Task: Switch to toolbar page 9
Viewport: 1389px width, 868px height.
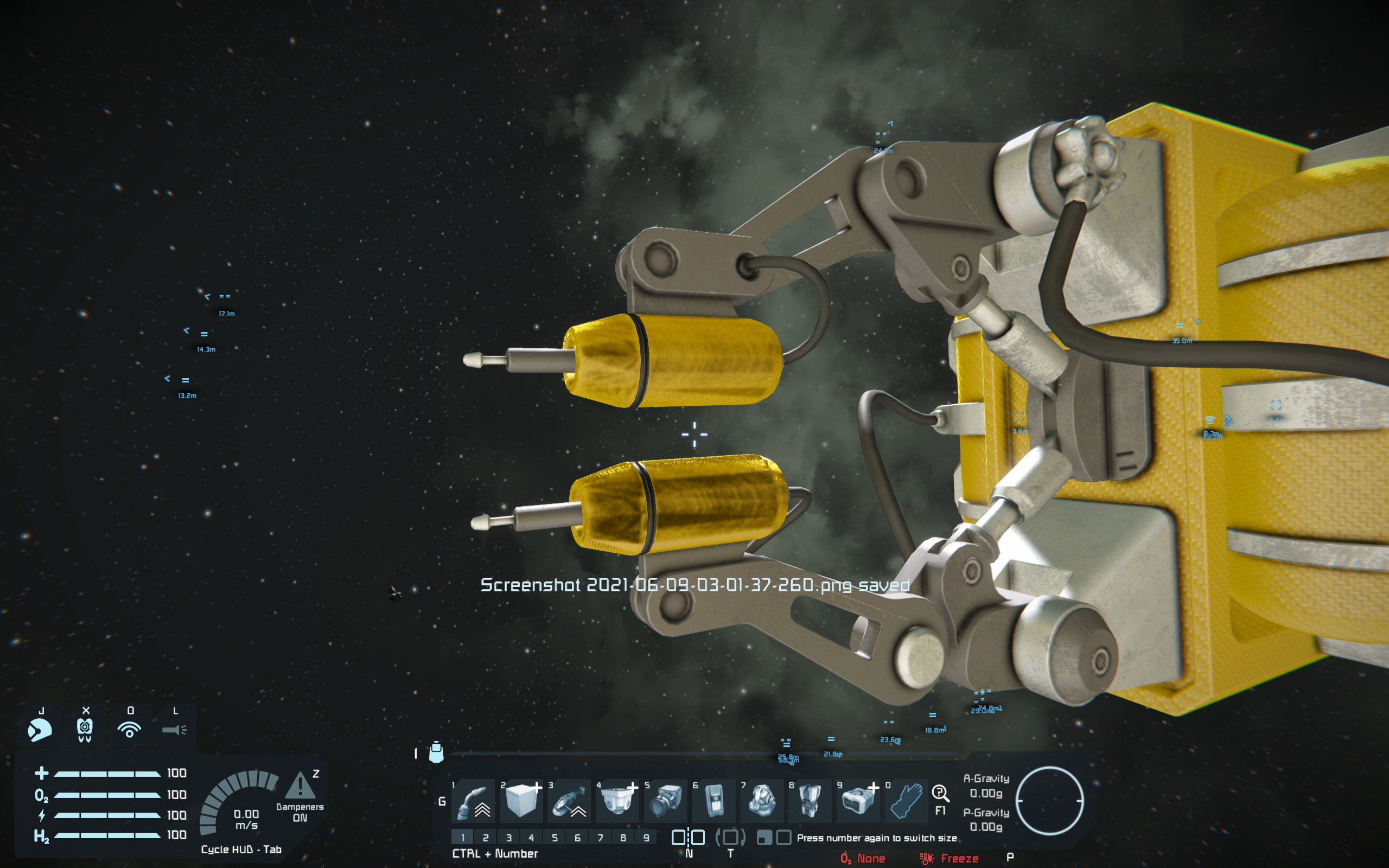Action: coord(646,838)
